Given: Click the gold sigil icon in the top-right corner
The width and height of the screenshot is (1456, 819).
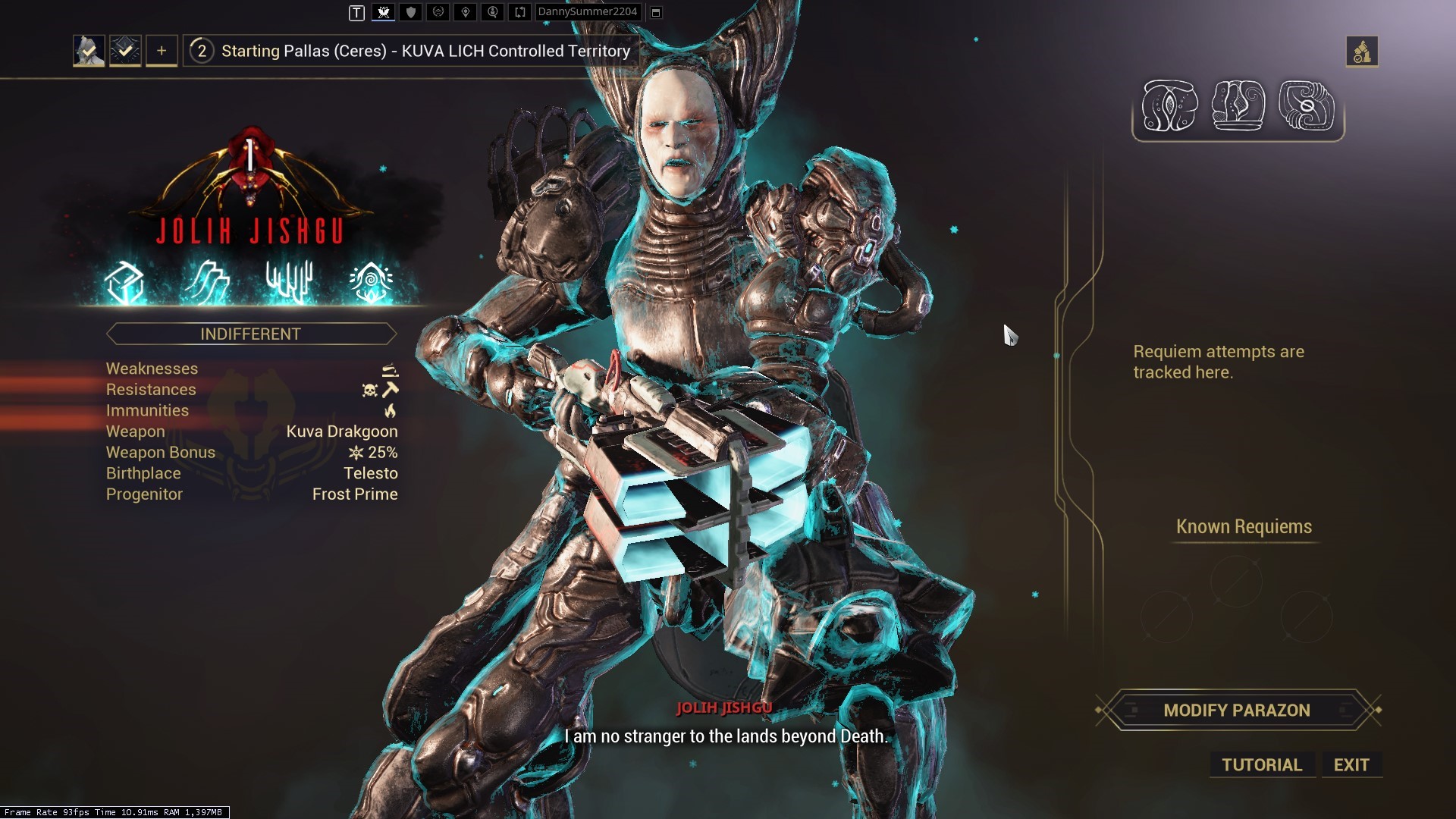Looking at the screenshot, I should point(1363,52).
